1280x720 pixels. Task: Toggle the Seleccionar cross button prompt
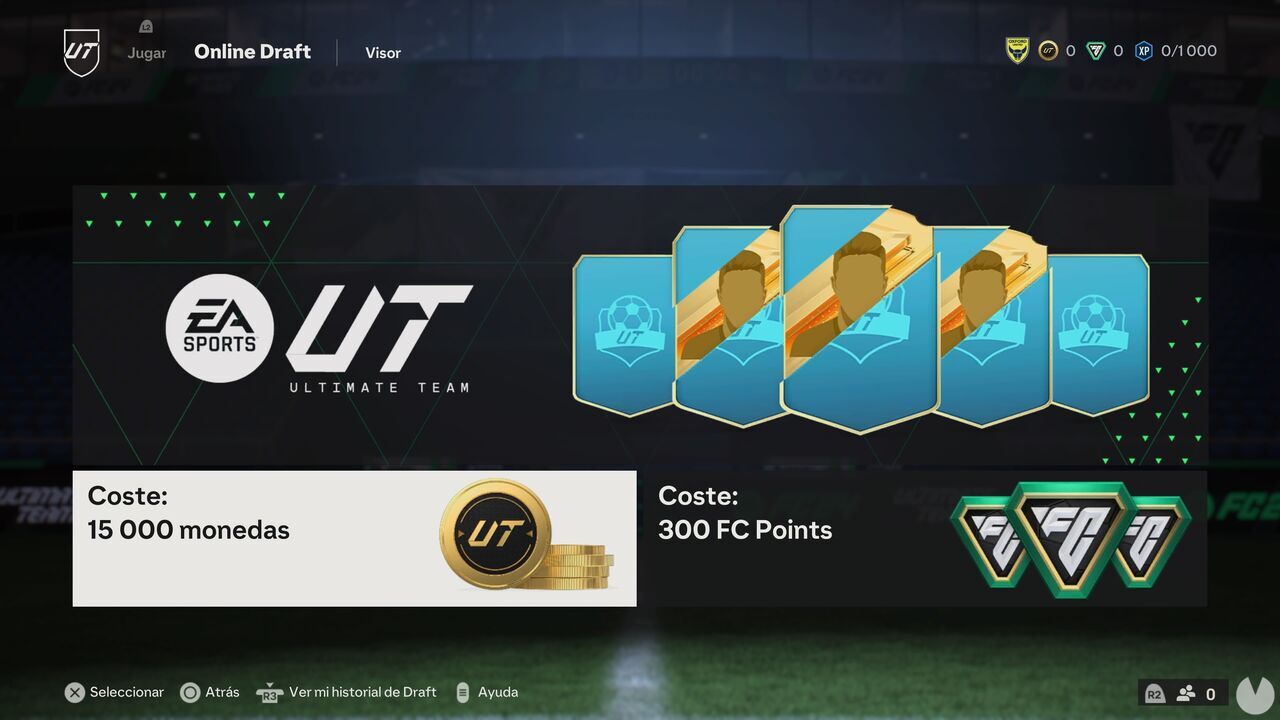tap(75, 692)
